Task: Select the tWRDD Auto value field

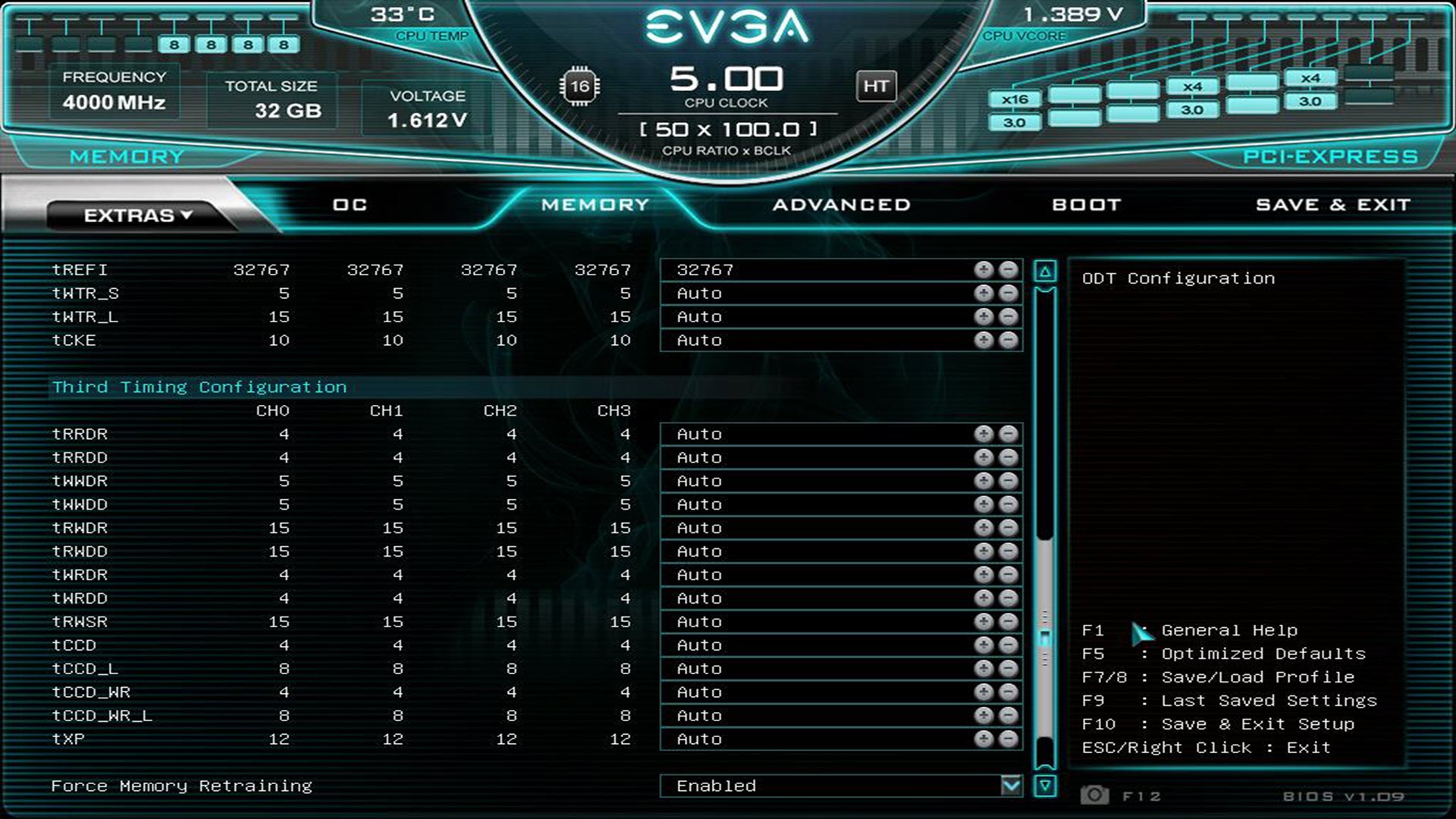Action: point(815,598)
